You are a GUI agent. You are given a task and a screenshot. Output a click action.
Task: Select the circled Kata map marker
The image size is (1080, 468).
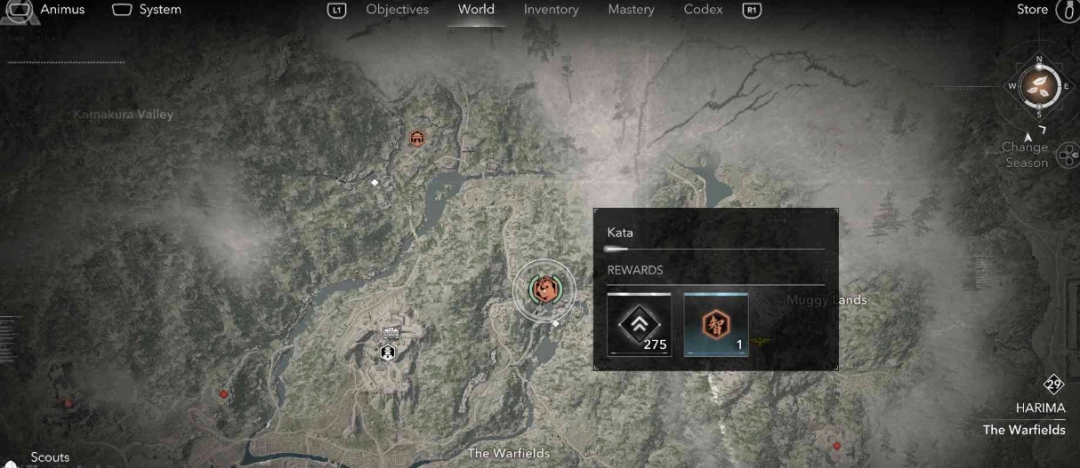tap(545, 289)
